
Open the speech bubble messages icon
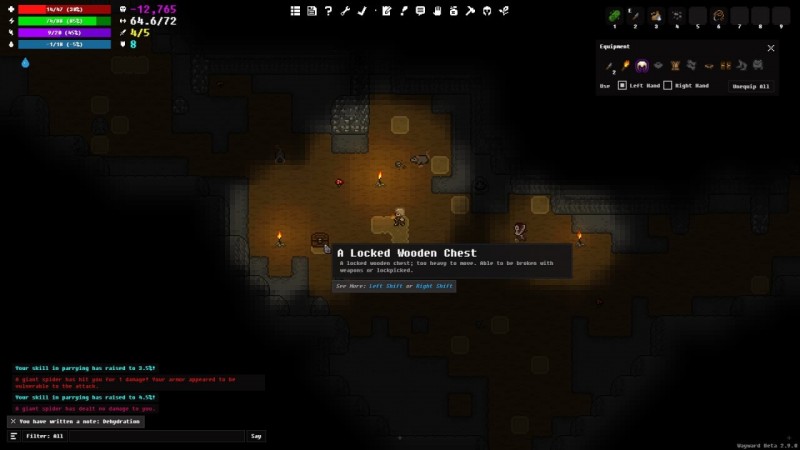click(x=420, y=11)
